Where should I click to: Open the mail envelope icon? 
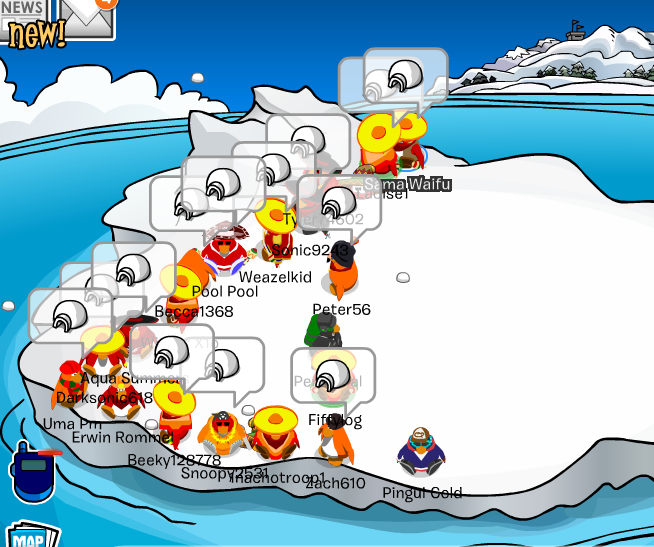[x=88, y=14]
